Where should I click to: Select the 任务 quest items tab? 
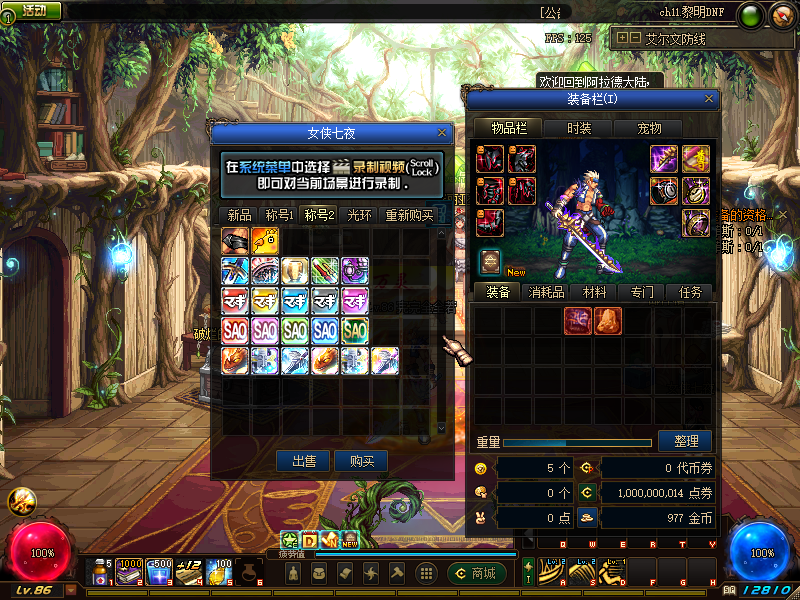point(690,292)
